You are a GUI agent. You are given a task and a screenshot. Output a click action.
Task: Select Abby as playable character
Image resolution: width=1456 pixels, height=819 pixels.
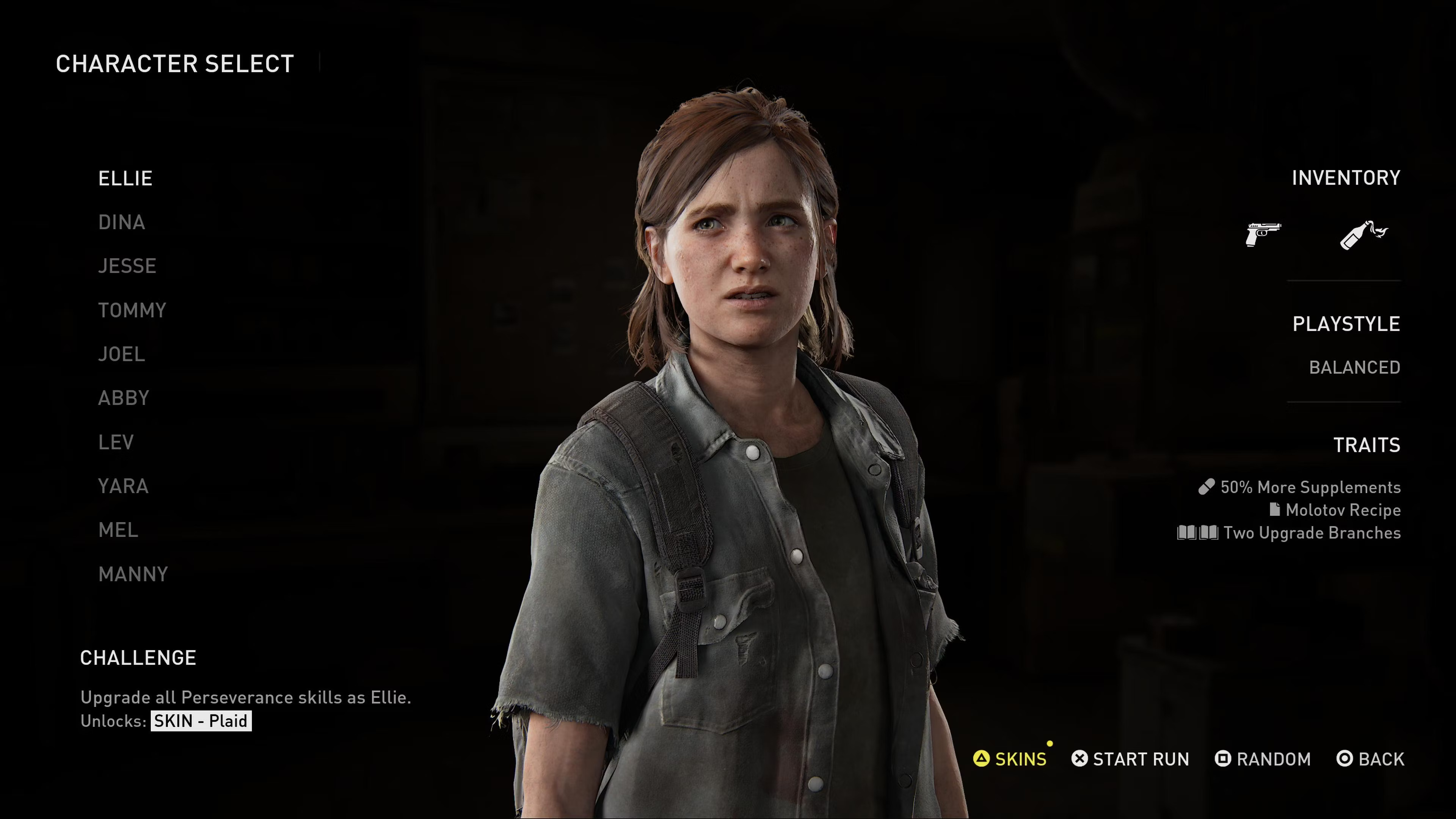tap(124, 399)
